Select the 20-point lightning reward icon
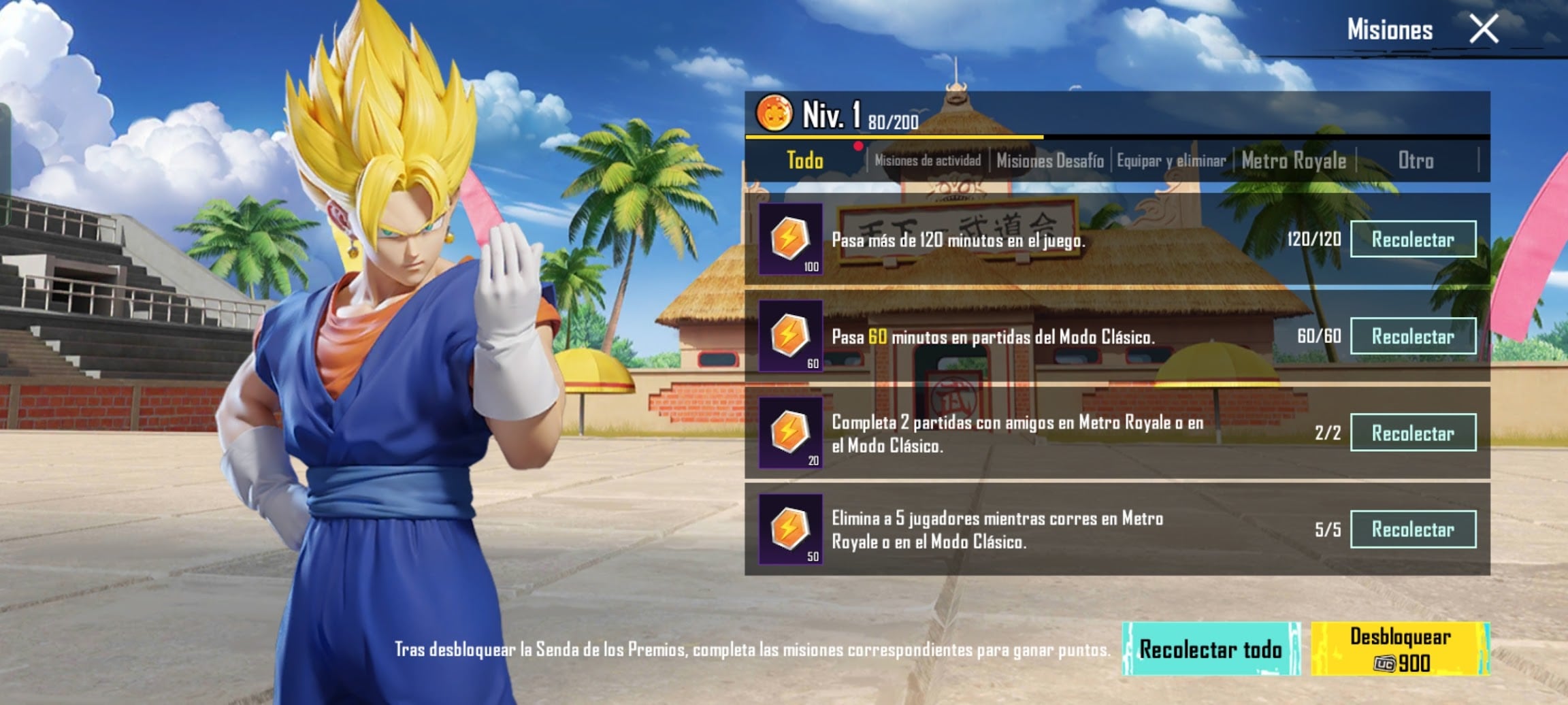The width and height of the screenshot is (1568, 705). [790, 433]
